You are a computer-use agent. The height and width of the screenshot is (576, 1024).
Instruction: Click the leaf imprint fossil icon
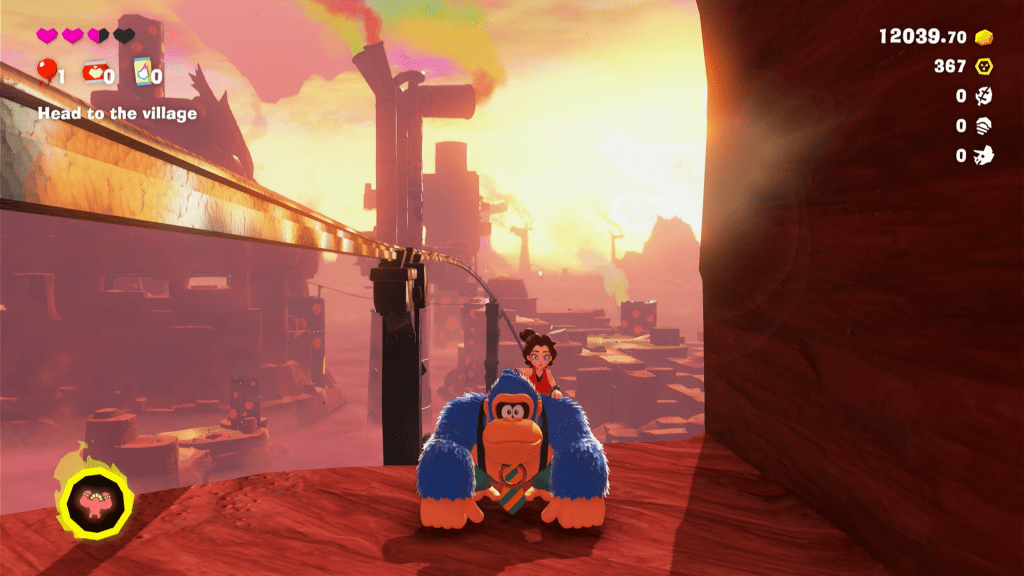tap(985, 96)
